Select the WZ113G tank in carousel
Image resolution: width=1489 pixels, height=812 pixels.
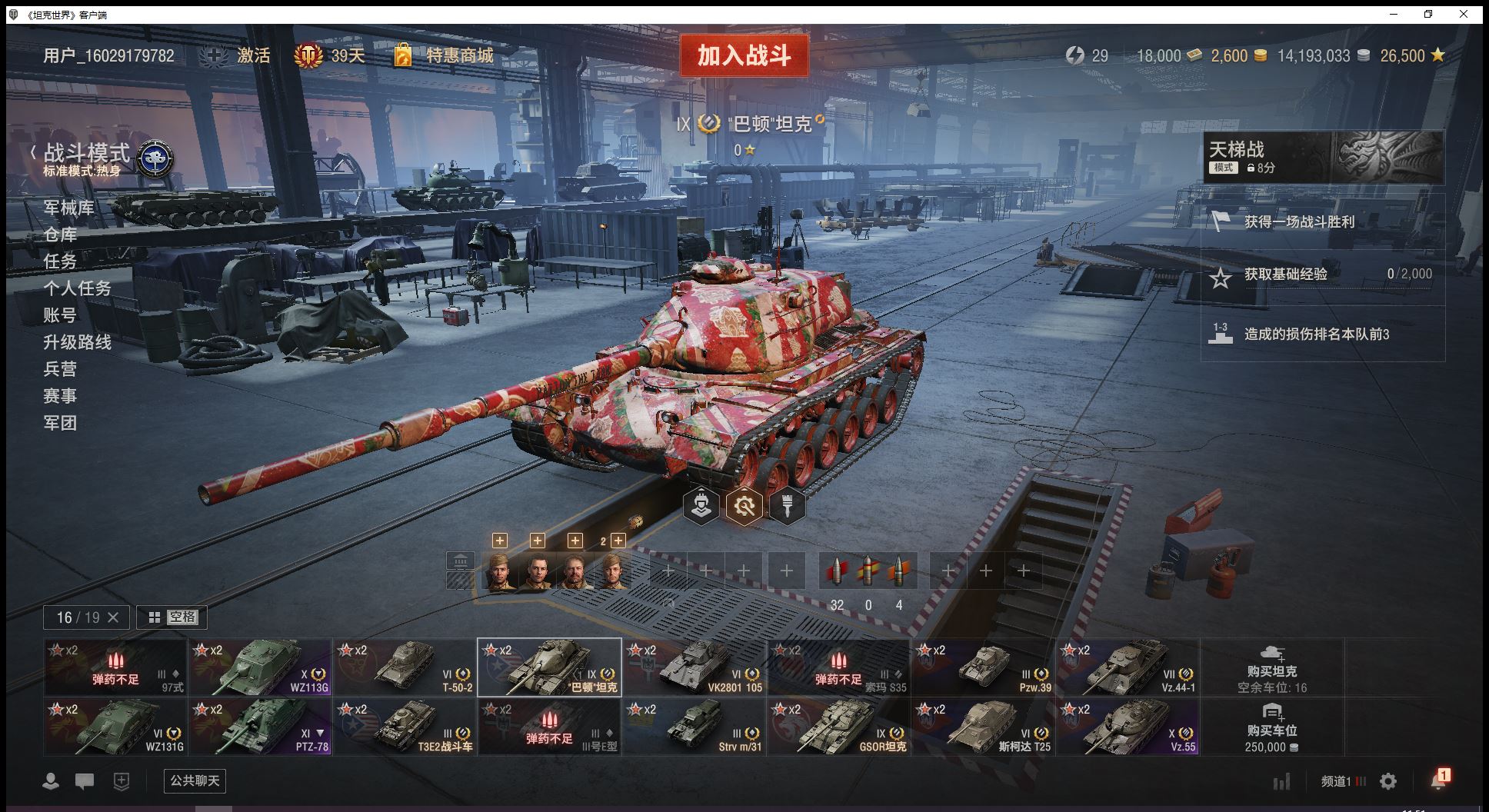coord(261,667)
